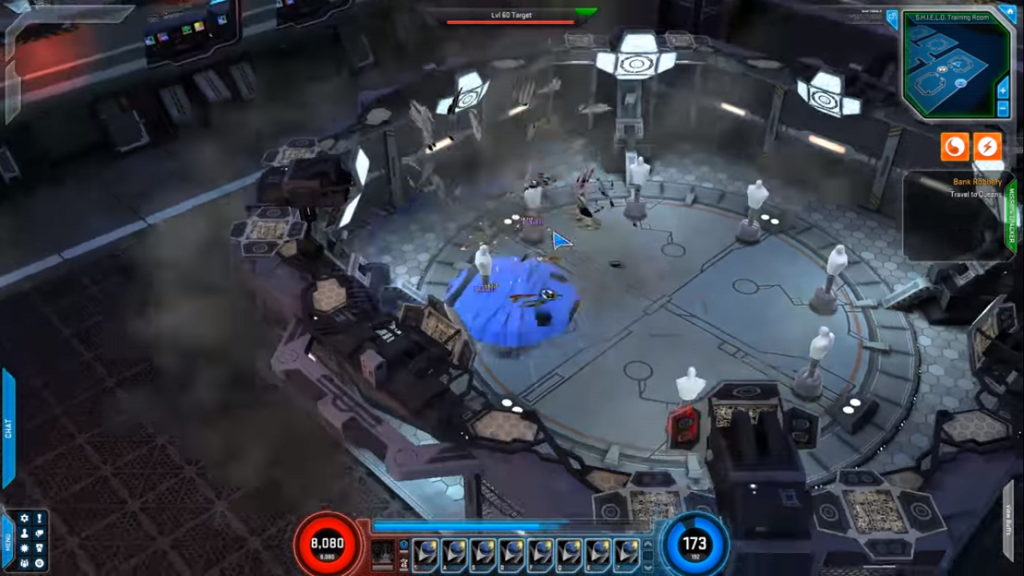Activate the orange lightning bolt icon

click(x=987, y=147)
